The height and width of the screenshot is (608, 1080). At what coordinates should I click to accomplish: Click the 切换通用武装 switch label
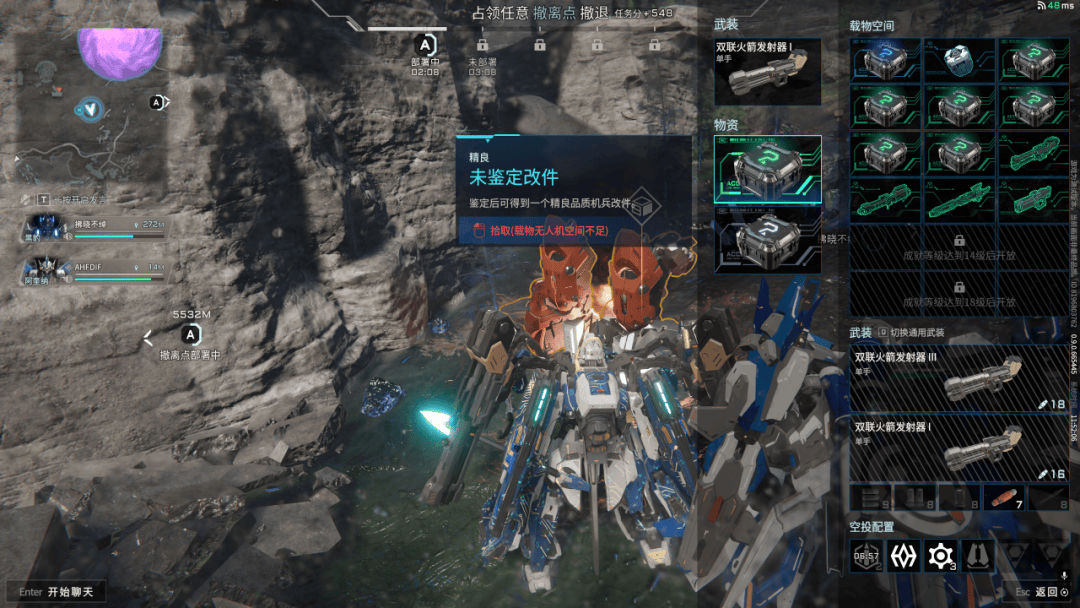tap(916, 332)
